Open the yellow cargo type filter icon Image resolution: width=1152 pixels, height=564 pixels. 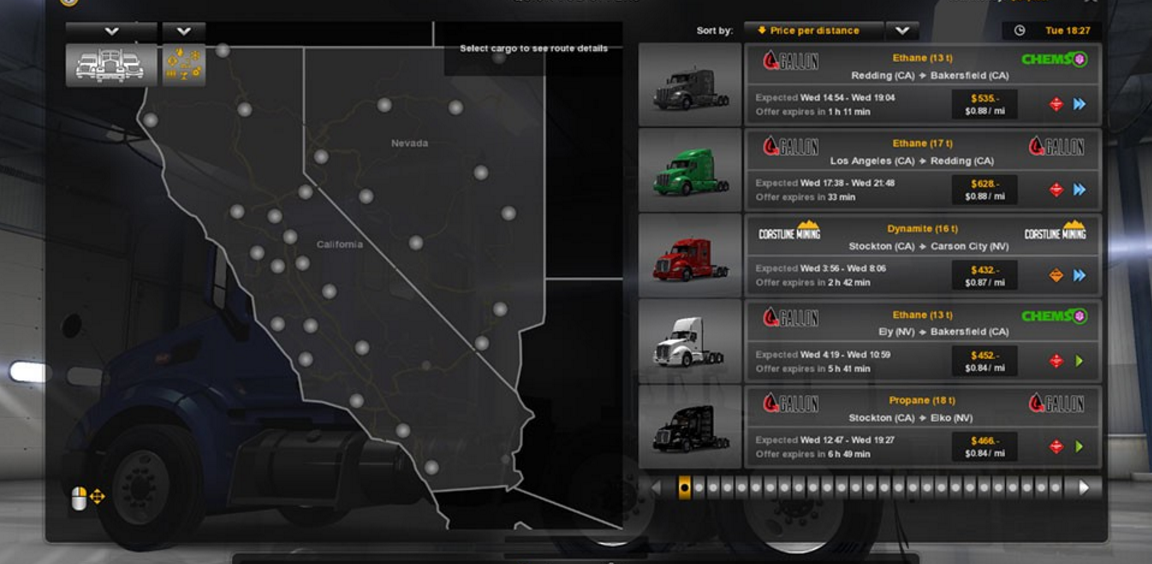[x=184, y=65]
